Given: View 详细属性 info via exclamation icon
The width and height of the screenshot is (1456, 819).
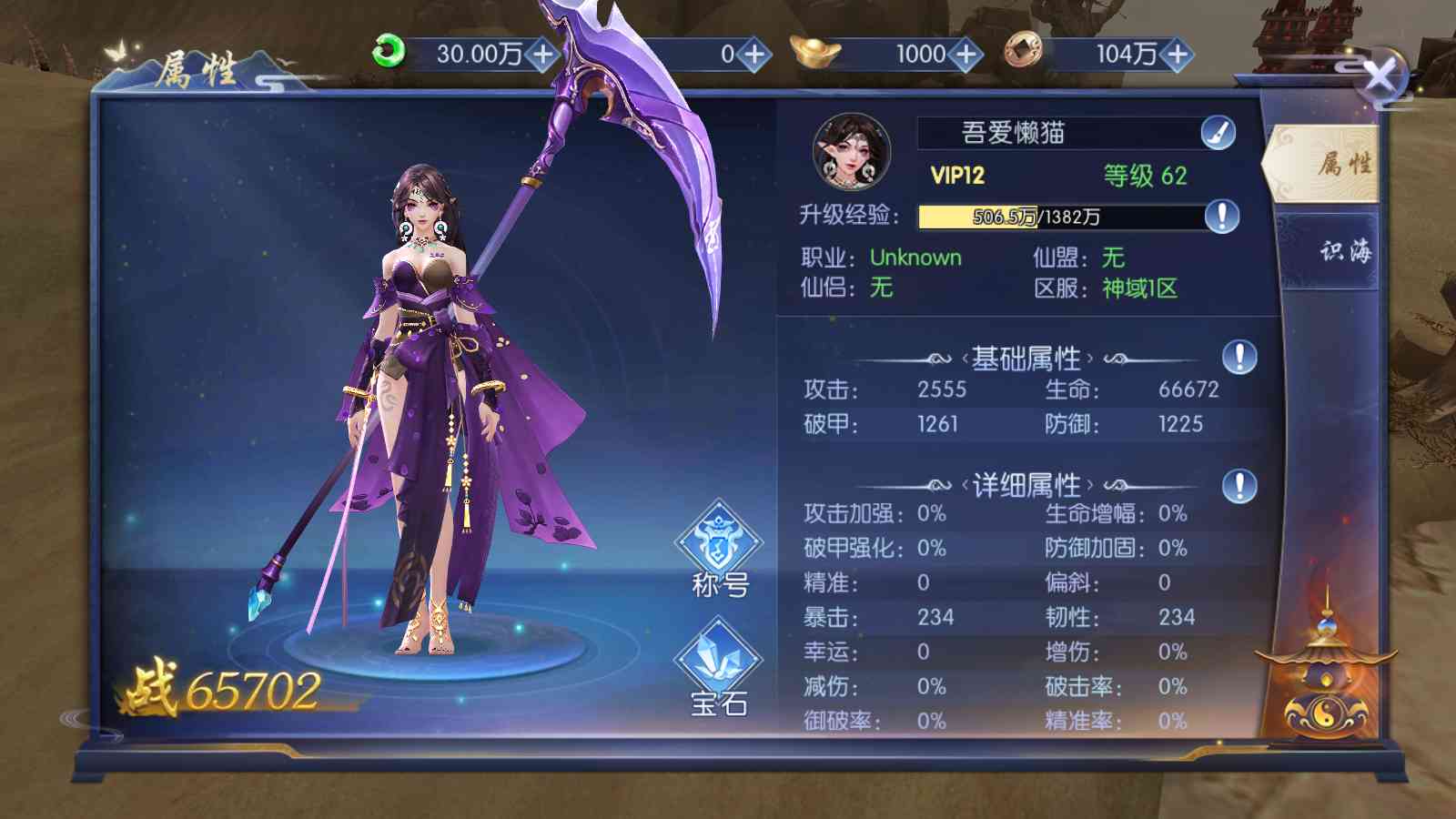Looking at the screenshot, I should click(1239, 485).
